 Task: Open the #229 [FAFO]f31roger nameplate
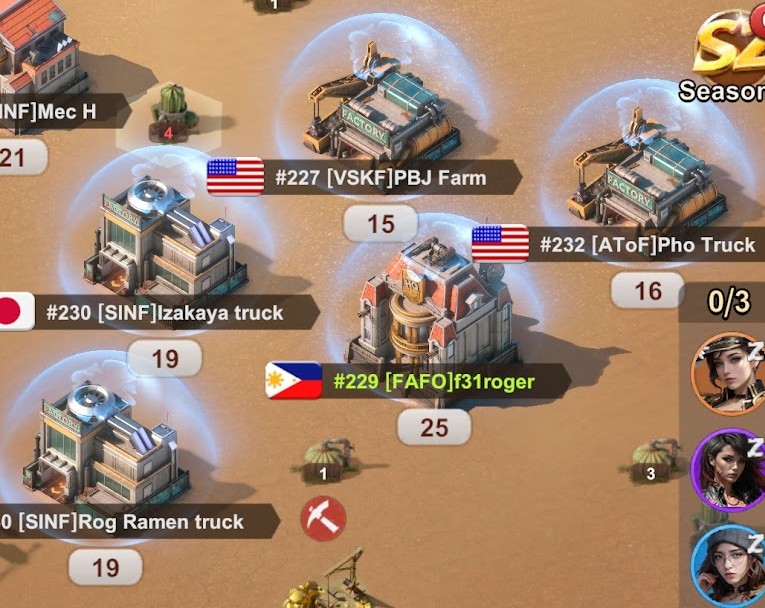pyautogui.click(x=434, y=381)
